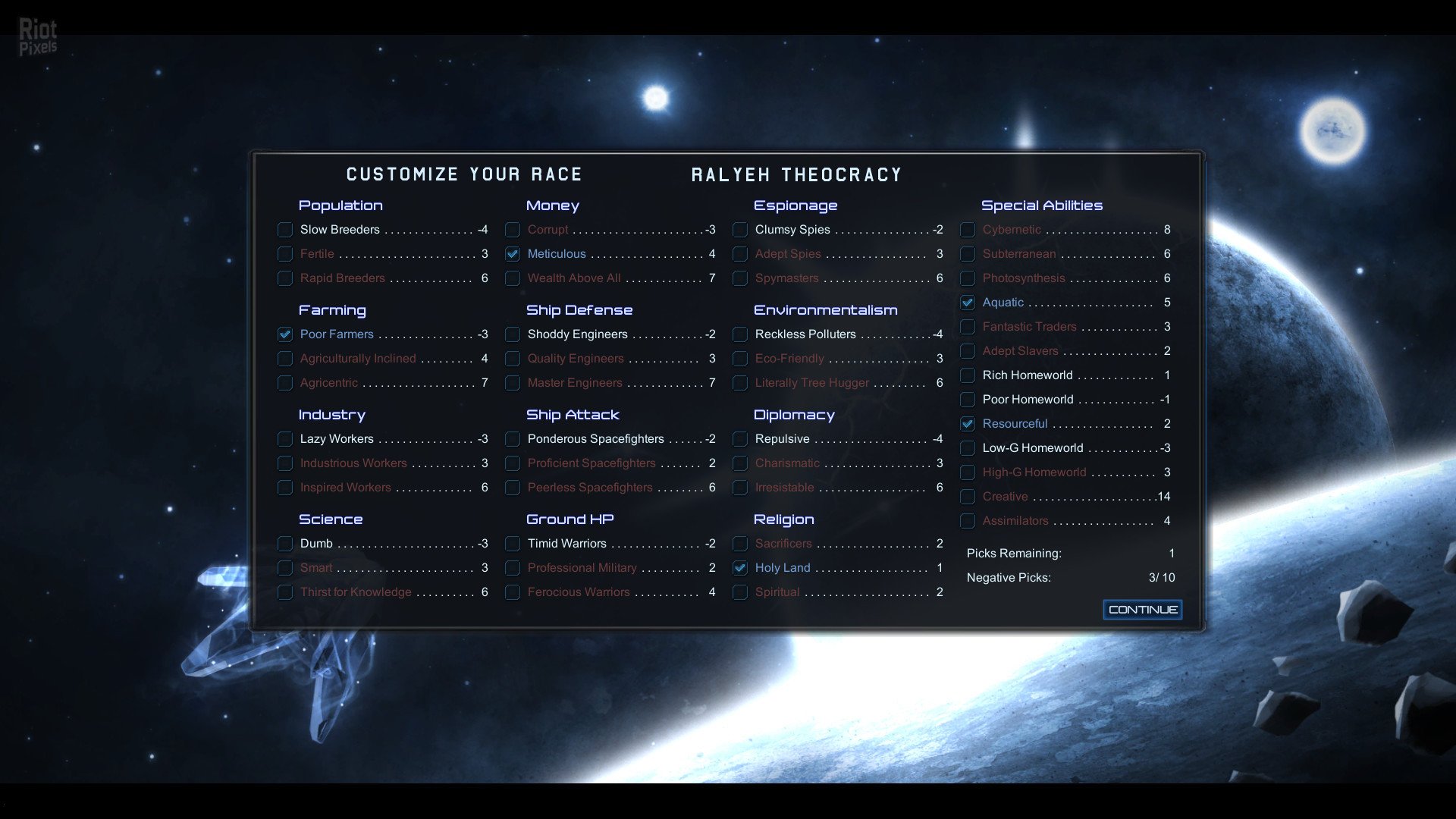Tick the Ponderous Spacefighters checkbox

coord(513,439)
